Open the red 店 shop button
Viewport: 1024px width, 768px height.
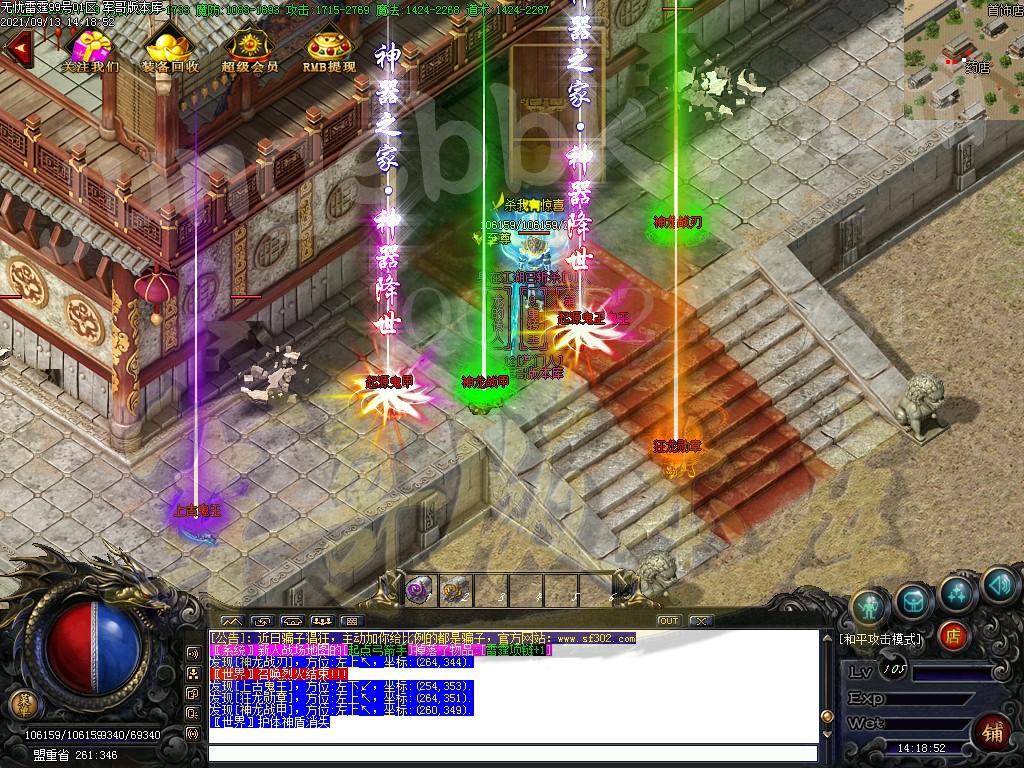[953, 635]
